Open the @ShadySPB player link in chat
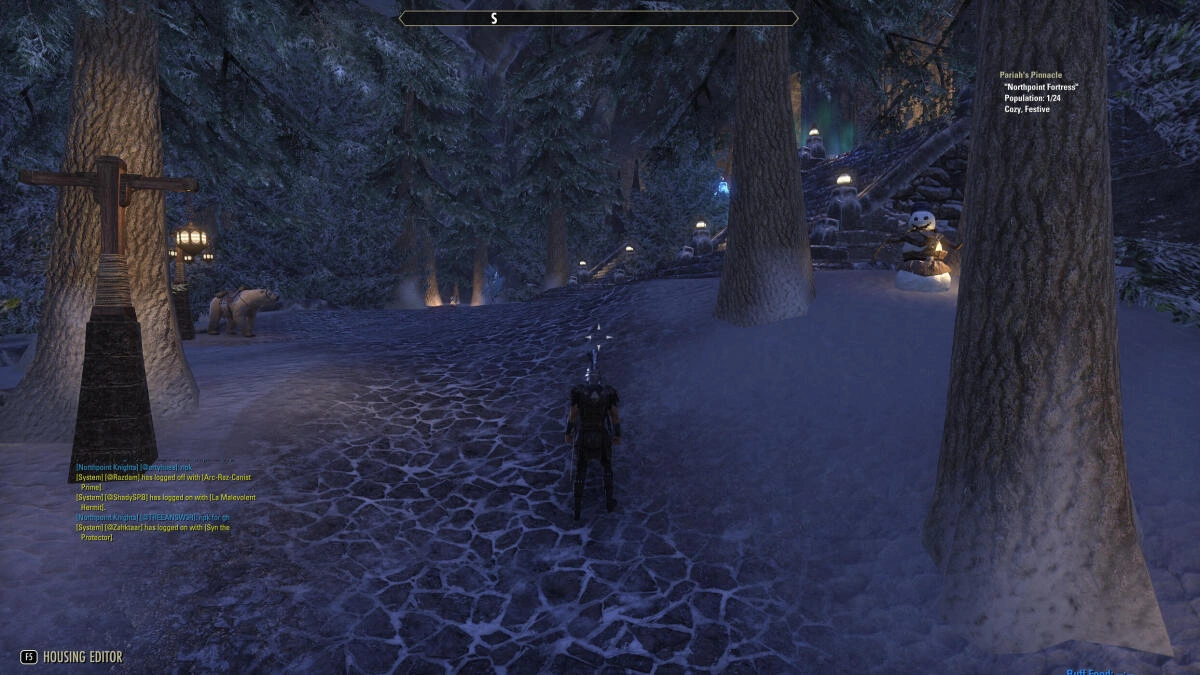The height and width of the screenshot is (675, 1200). pos(125,497)
